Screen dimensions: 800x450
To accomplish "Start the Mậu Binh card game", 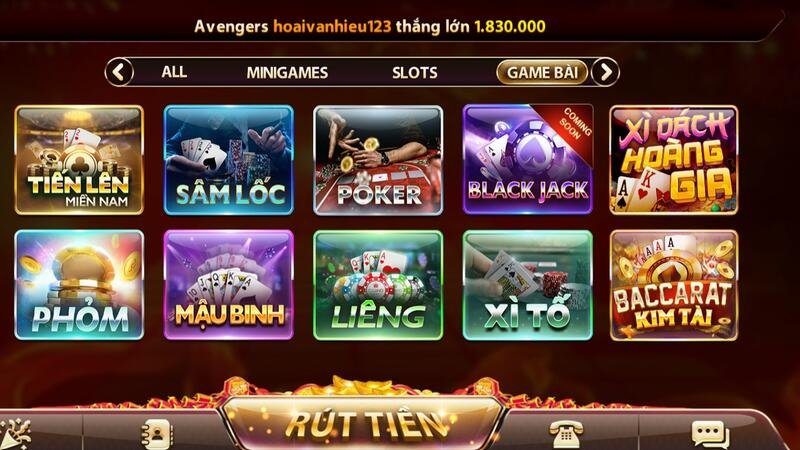I will pos(229,285).
